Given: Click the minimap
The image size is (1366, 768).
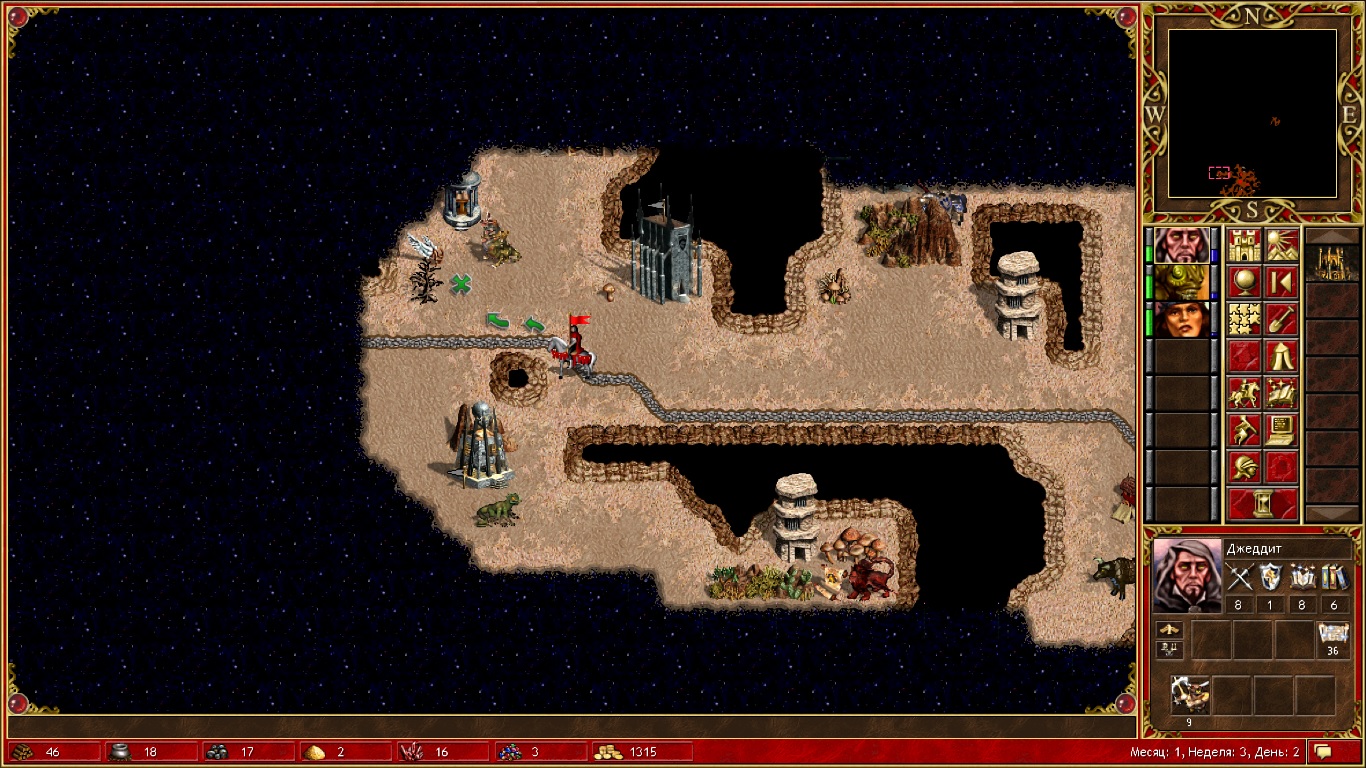Looking at the screenshot, I should tap(1253, 113).
